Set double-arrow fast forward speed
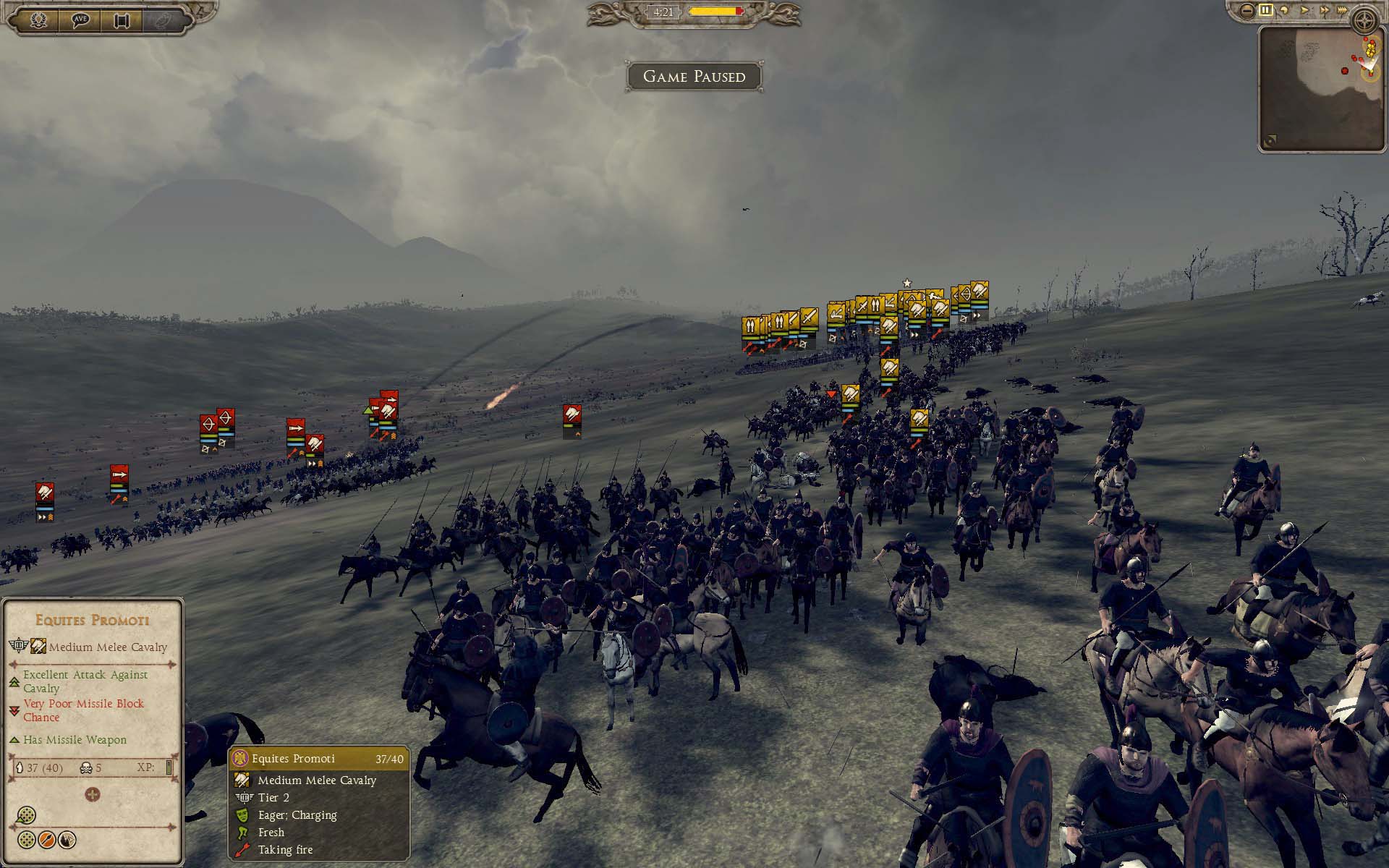 (1325, 10)
